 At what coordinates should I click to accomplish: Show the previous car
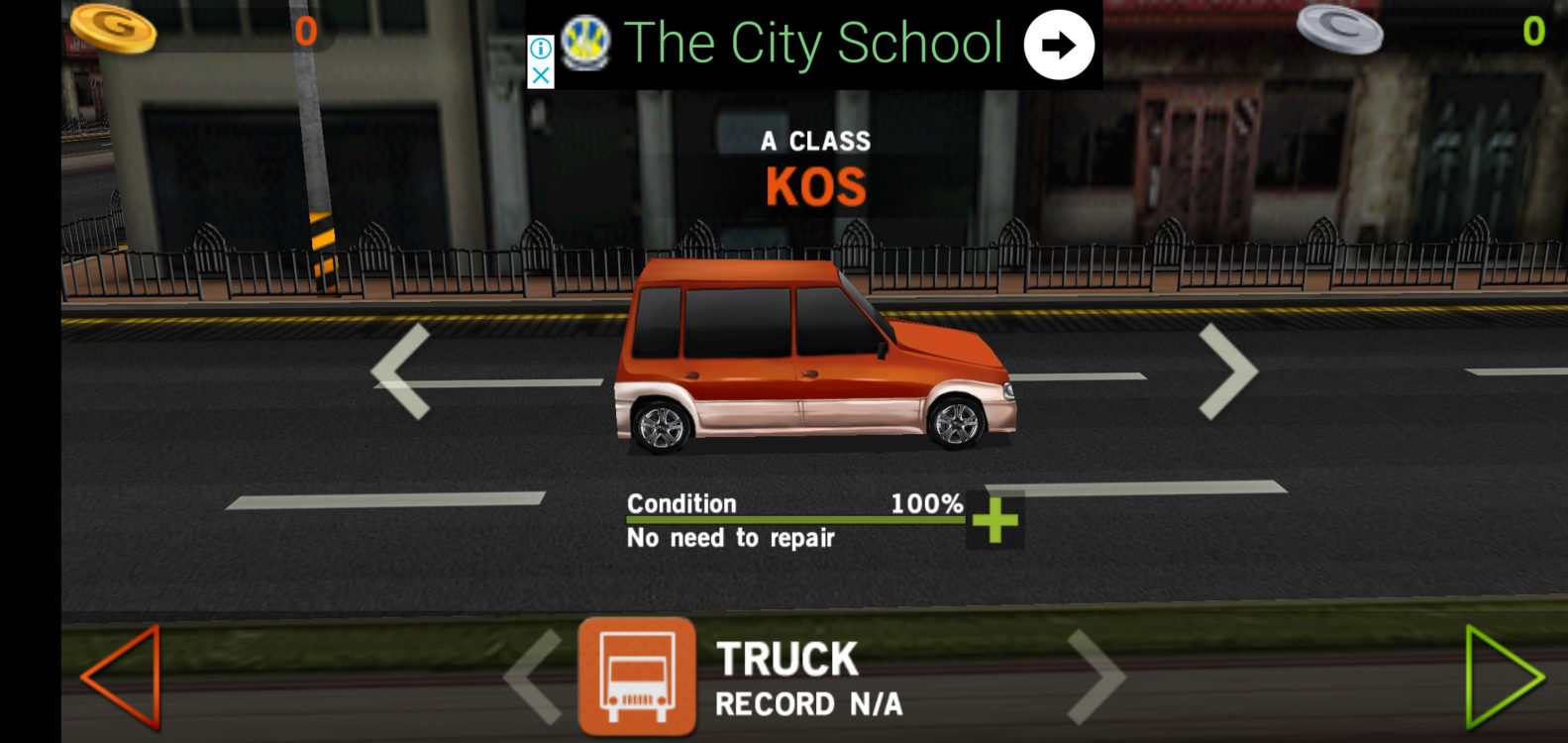pyautogui.click(x=401, y=371)
